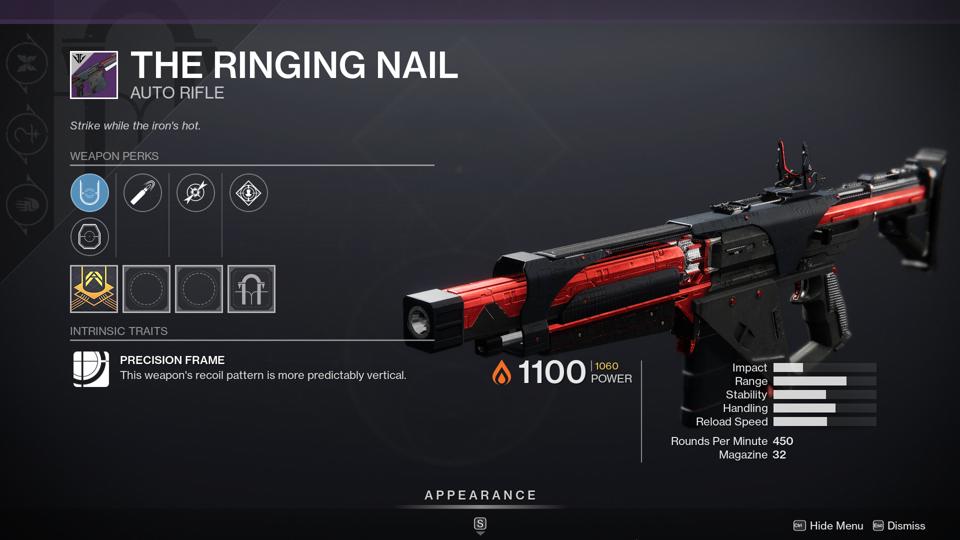Open the gold chevron mod slot
Screen dimensions: 960x540
point(94,289)
